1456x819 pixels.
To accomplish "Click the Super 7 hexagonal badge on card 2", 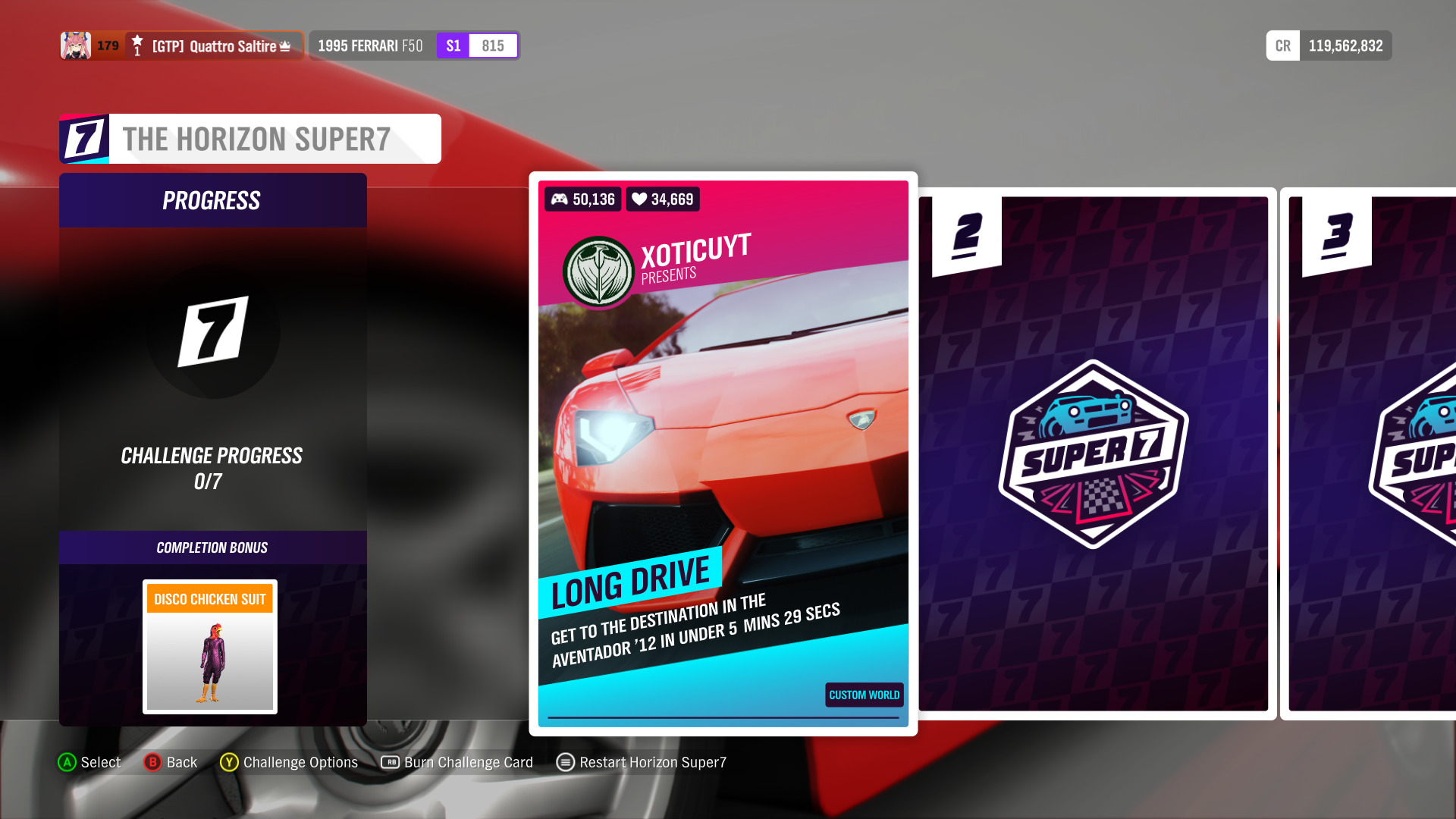I will pyautogui.click(x=1093, y=455).
